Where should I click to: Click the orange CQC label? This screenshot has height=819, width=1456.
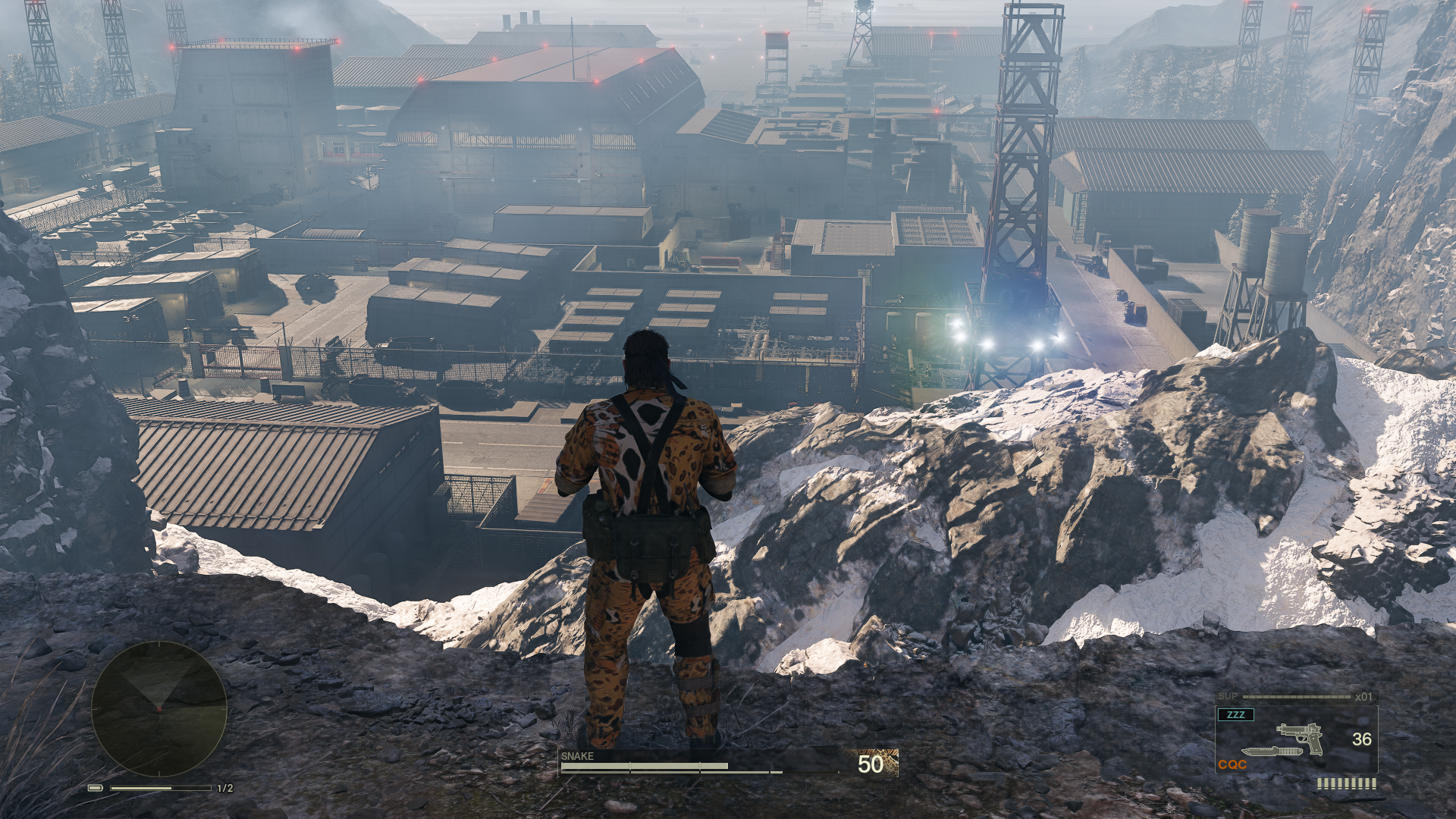(x=1232, y=764)
